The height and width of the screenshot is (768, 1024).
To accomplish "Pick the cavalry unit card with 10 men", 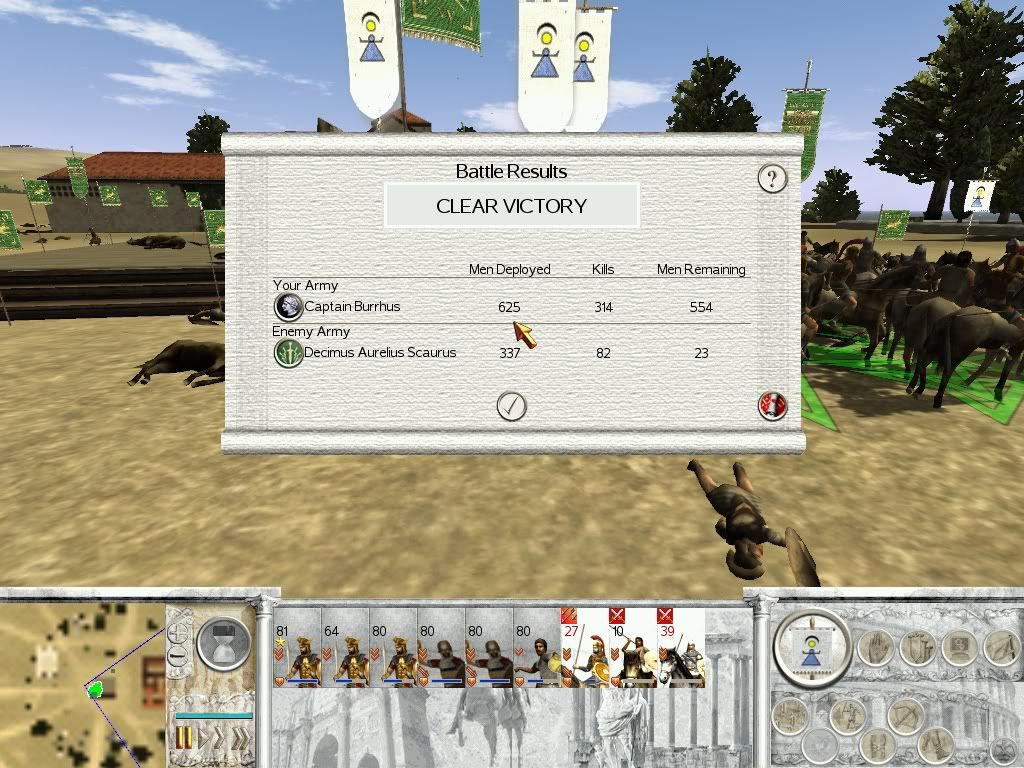I will 632,648.
